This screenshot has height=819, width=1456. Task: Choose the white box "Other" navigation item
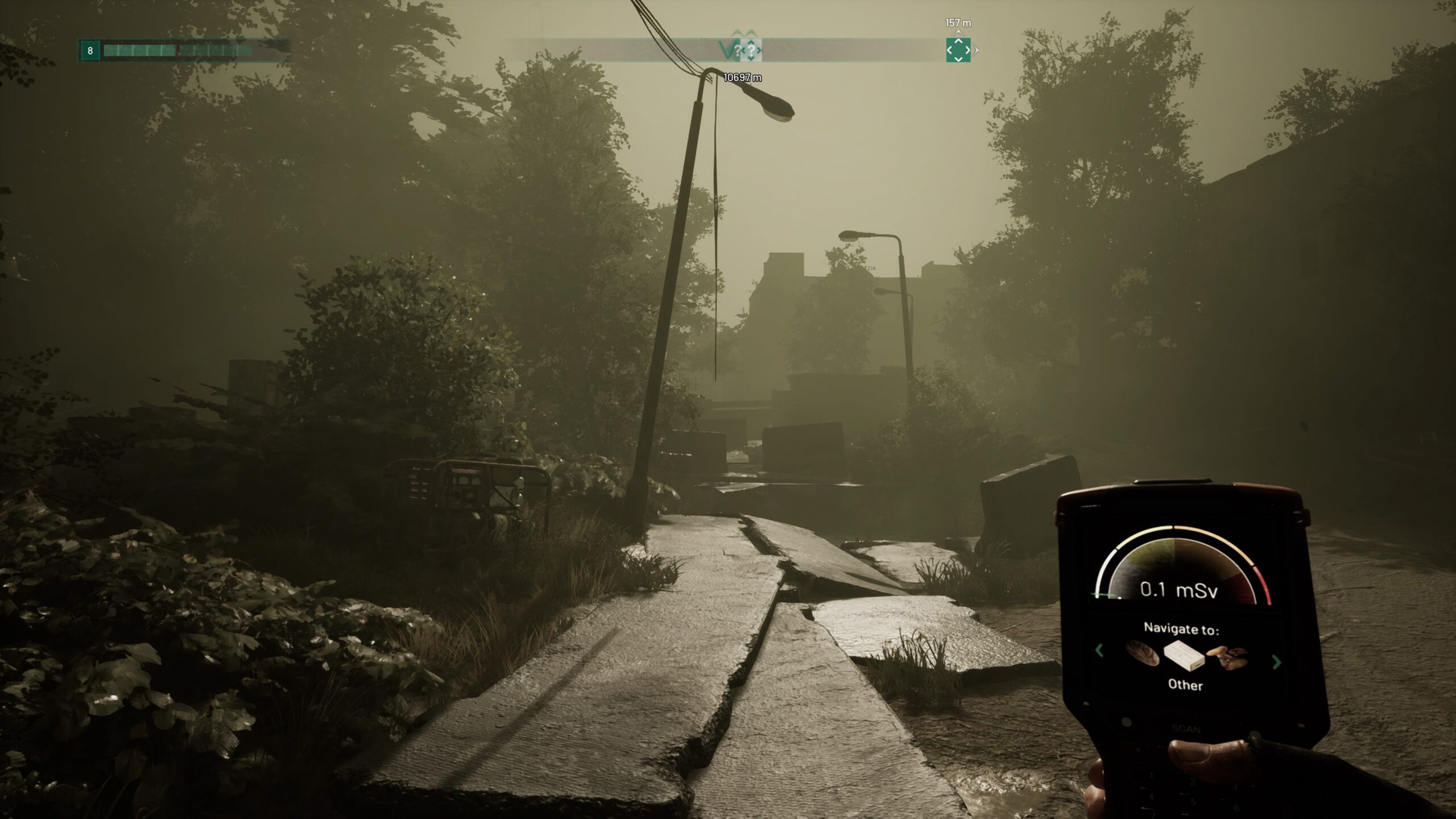1183,657
